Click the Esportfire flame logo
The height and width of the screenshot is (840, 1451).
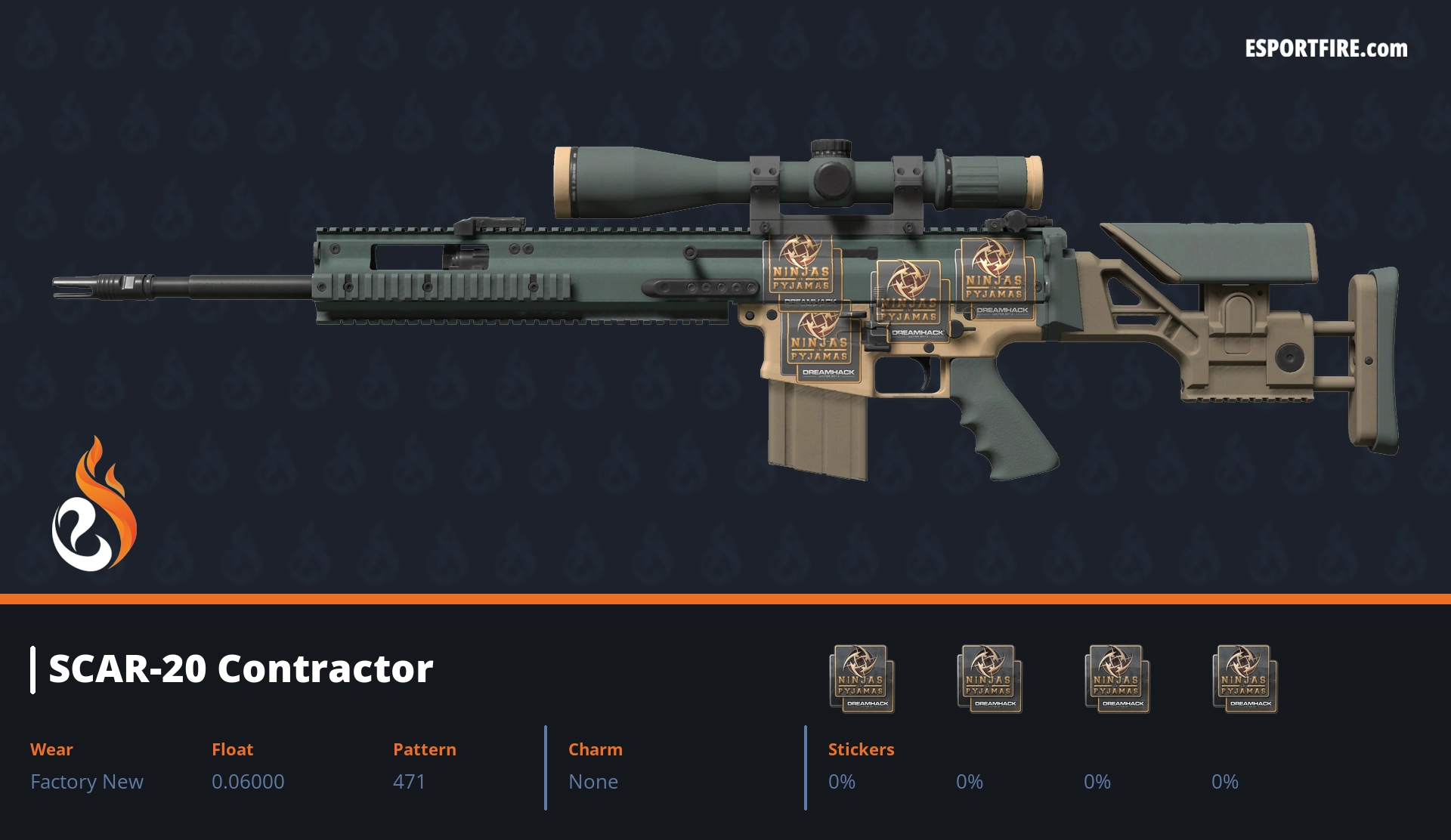[94, 505]
